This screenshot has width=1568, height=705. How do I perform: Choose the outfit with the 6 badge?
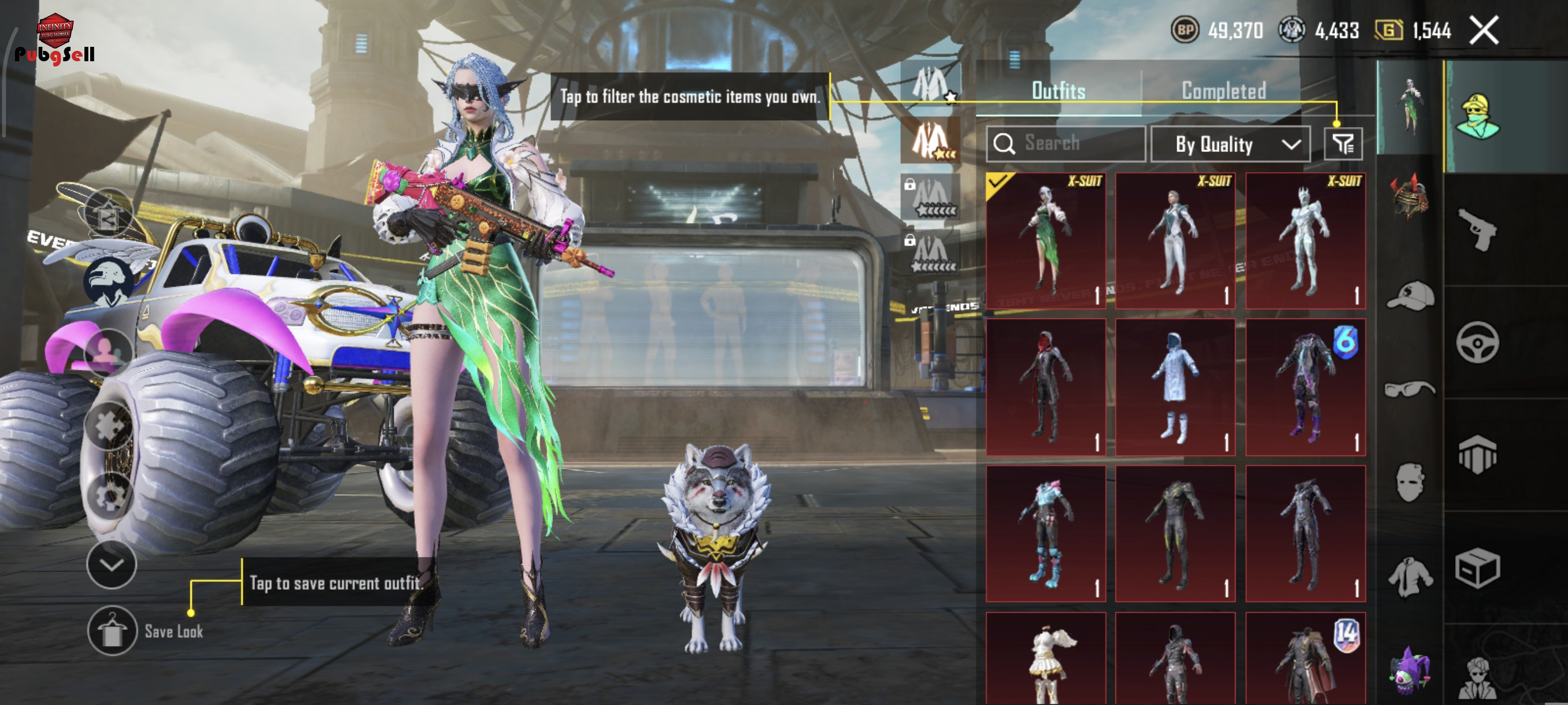[x=1305, y=387]
